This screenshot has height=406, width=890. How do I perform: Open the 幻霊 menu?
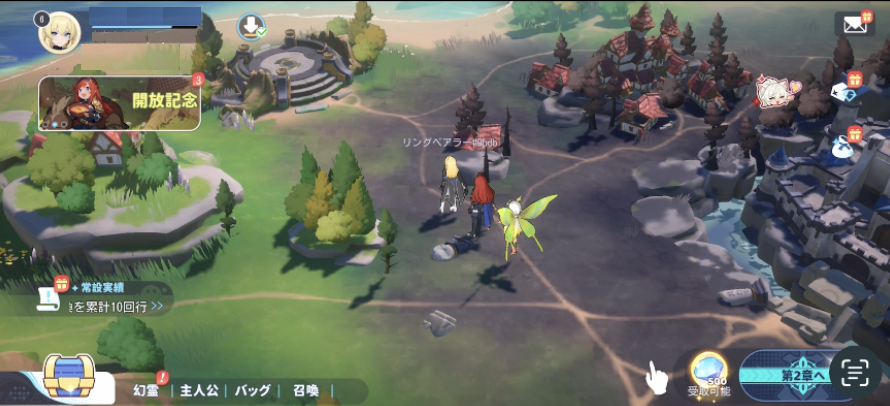click(148, 390)
